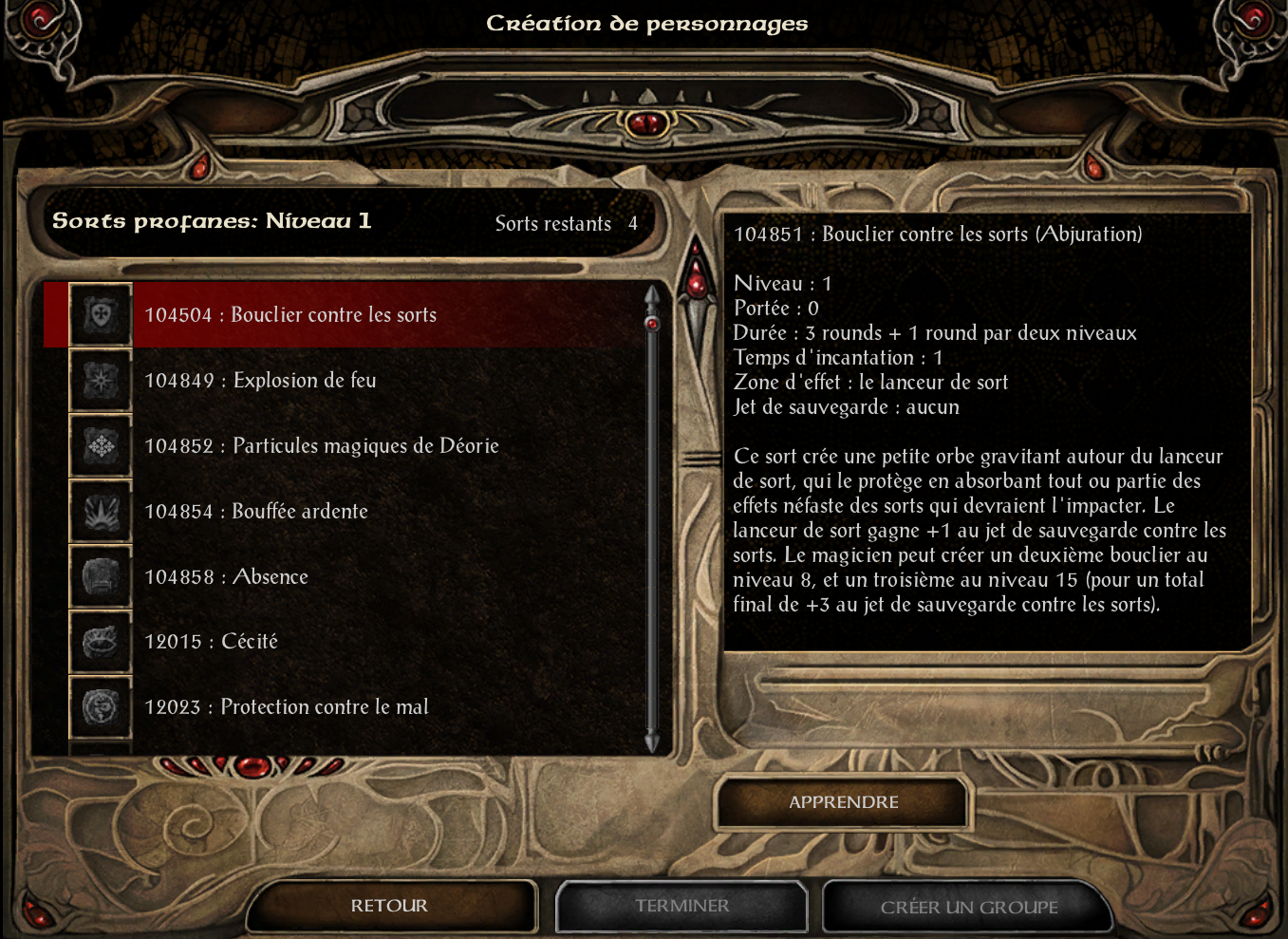Click the Terminer button
The width and height of the screenshot is (1288, 939).
(681, 906)
